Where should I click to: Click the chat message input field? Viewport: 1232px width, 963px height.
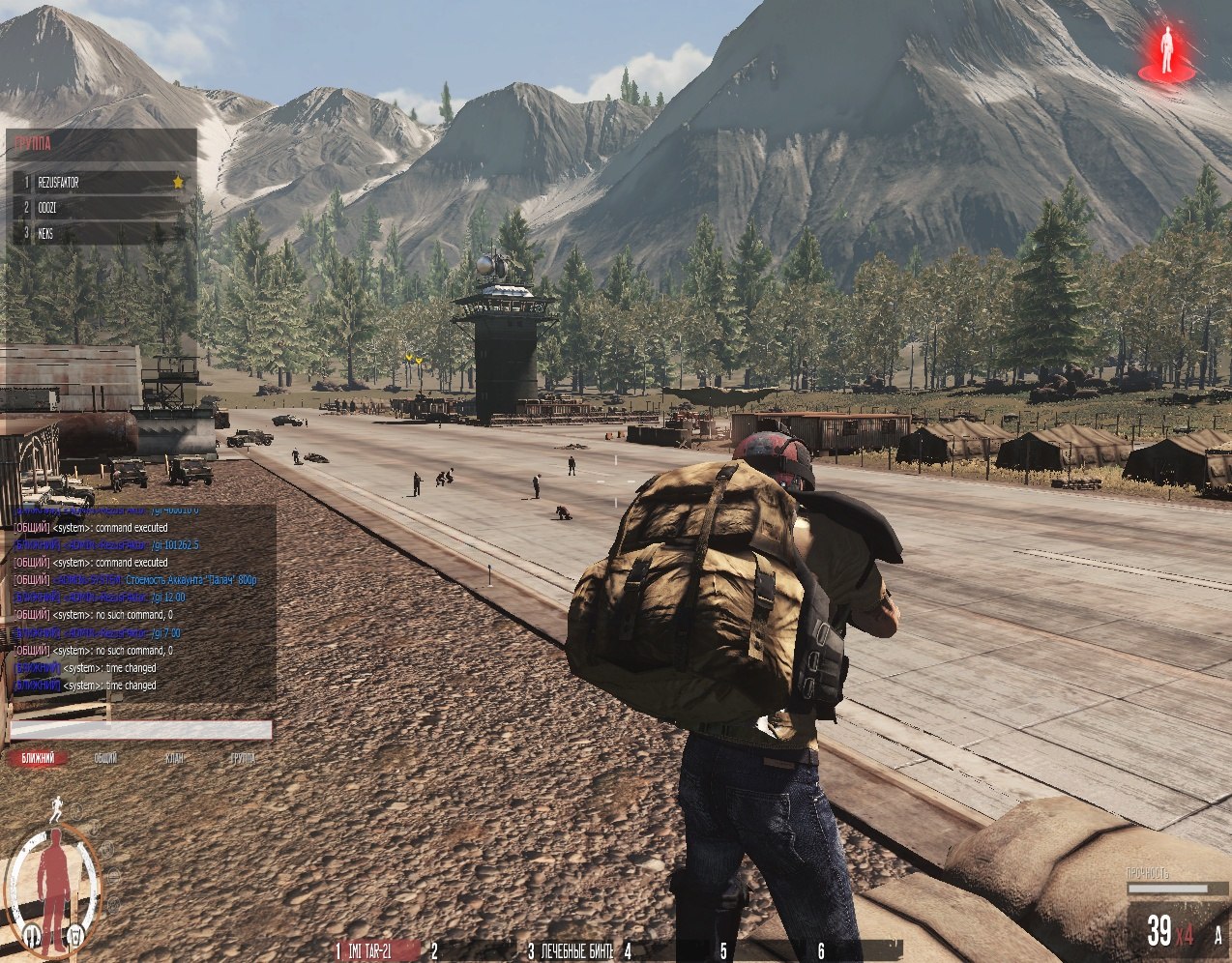(x=141, y=730)
